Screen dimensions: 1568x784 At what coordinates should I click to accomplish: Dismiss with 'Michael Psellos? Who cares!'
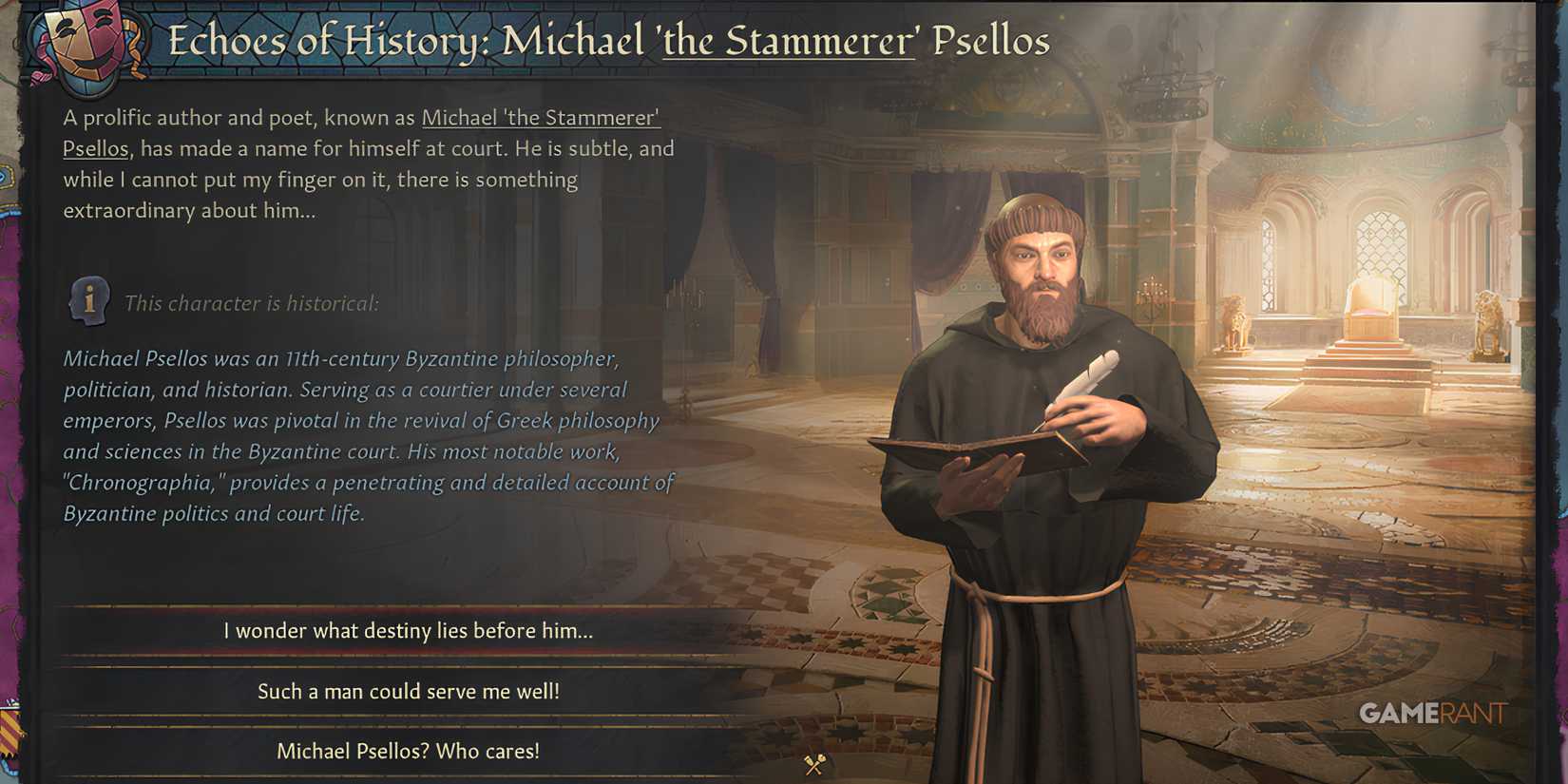click(x=408, y=750)
